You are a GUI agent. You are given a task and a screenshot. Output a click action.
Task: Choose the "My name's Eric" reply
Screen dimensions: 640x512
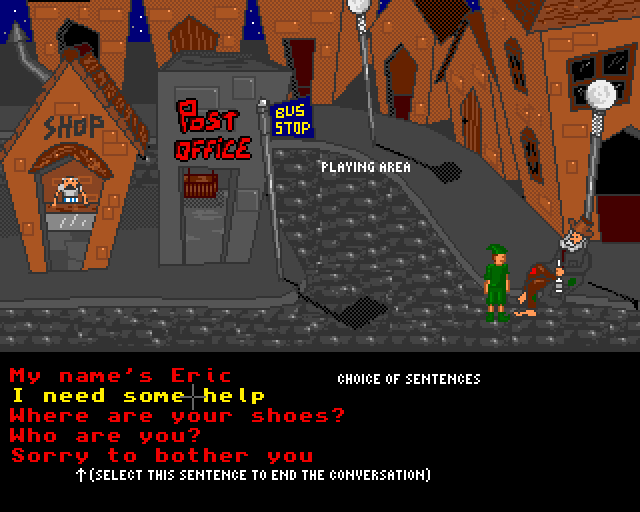120,377
